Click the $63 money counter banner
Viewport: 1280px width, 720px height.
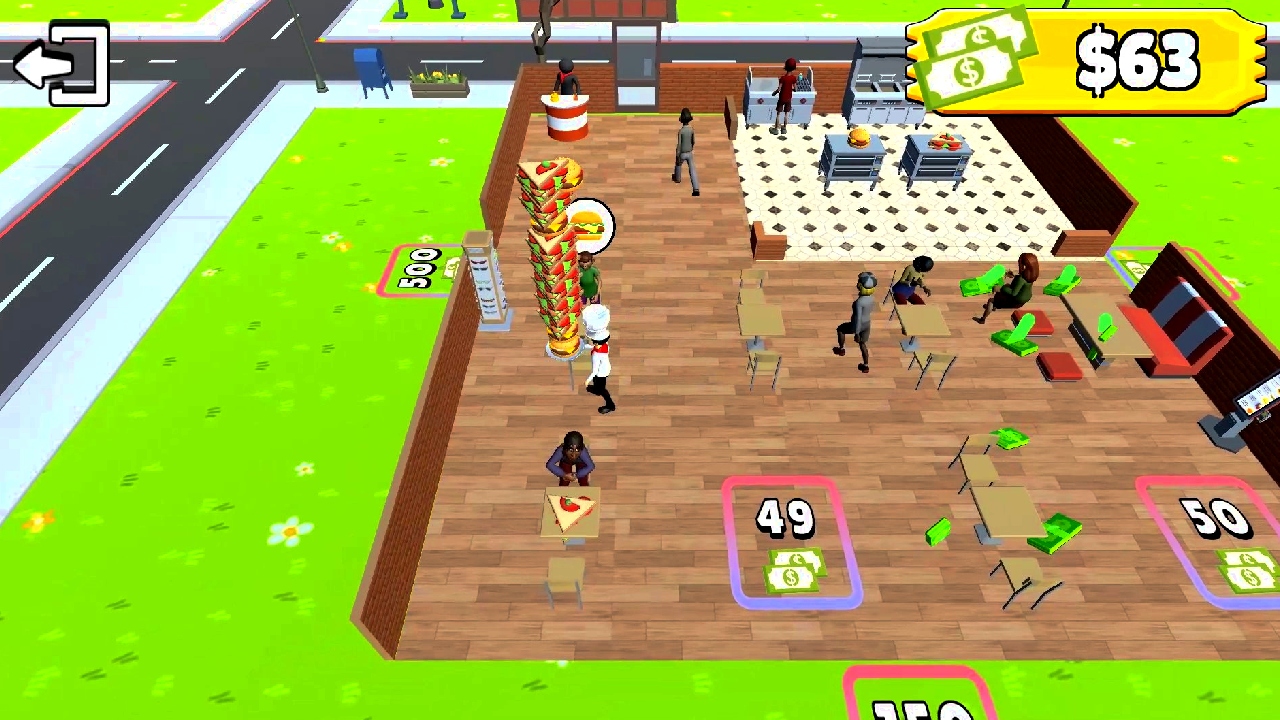(1140, 60)
